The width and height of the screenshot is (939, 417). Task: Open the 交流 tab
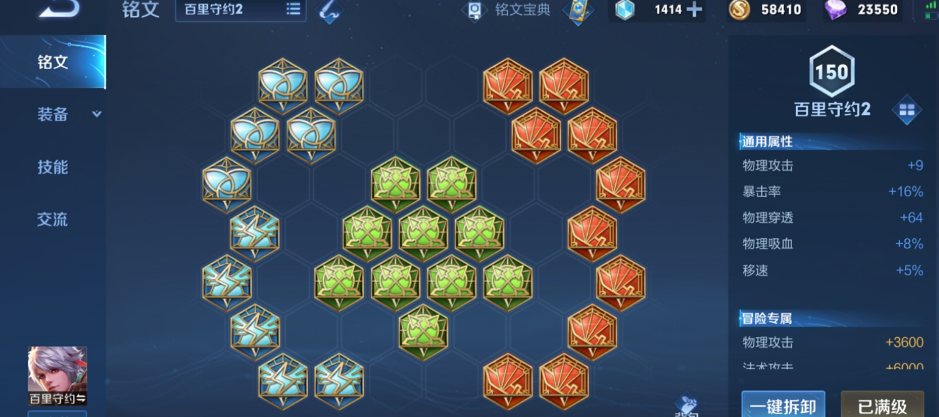[53, 219]
